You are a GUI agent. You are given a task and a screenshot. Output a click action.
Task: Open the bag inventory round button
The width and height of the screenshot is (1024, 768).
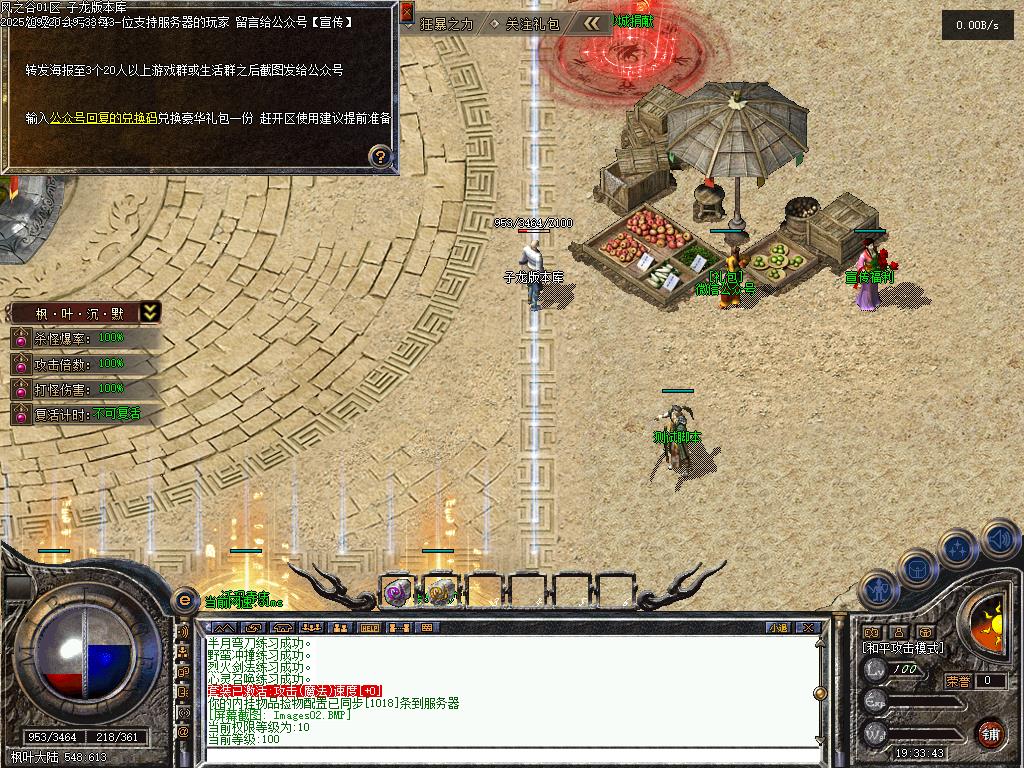coord(917,567)
